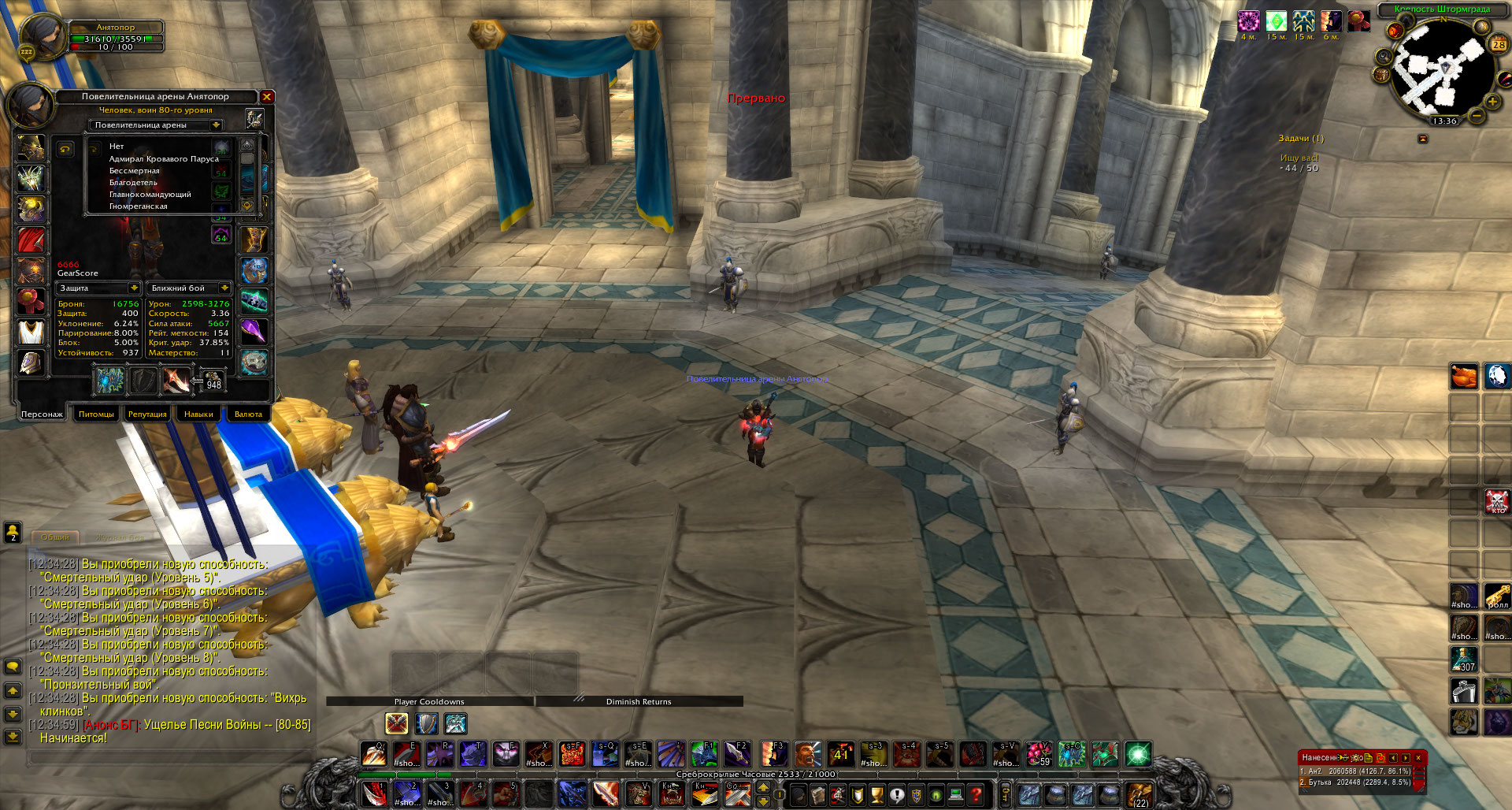
Task: Open the Репутация tab
Action: (147, 414)
